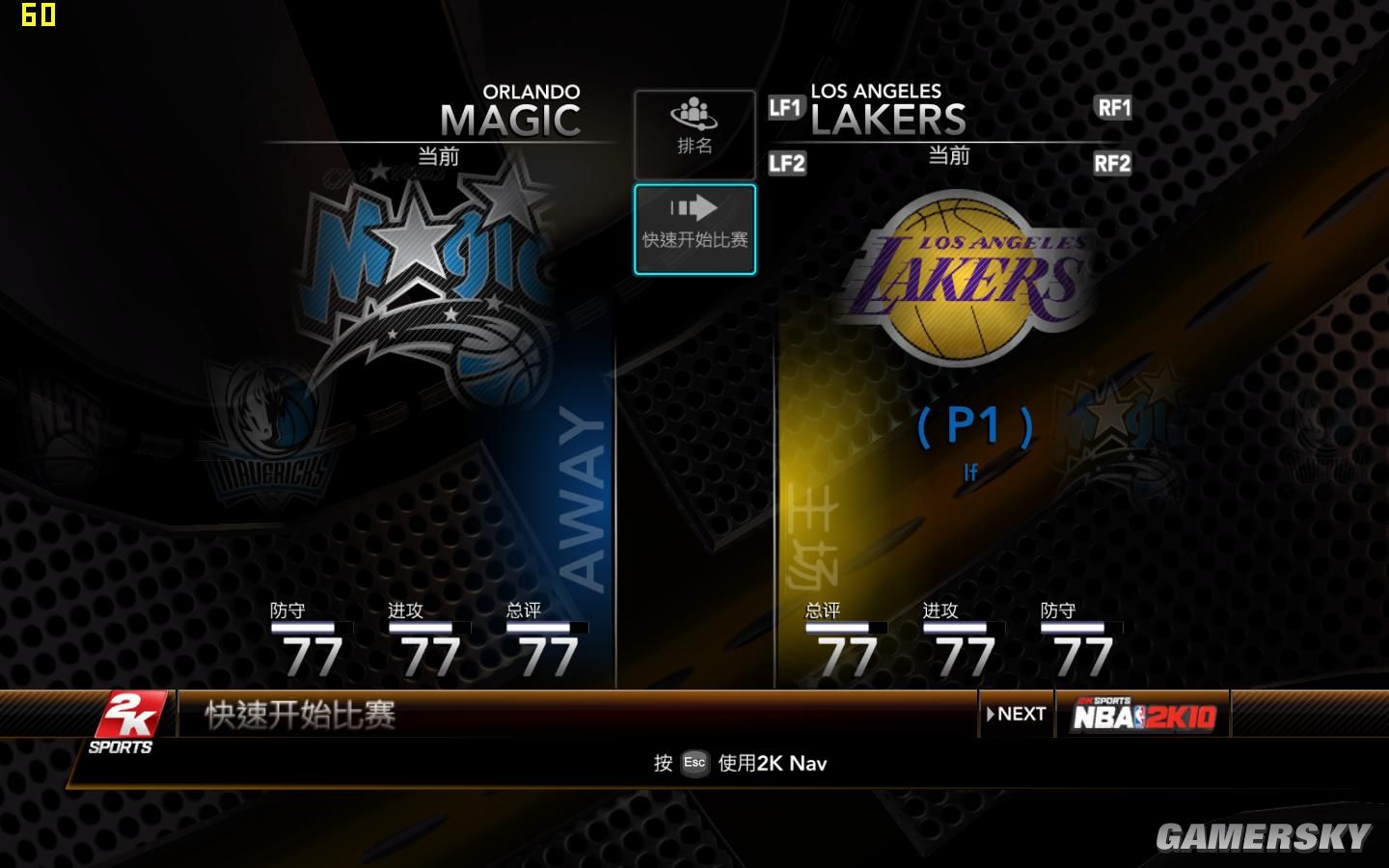Click the NBA 2K10 logo
This screenshot has height=868, width=1389.
(1143, 715)
